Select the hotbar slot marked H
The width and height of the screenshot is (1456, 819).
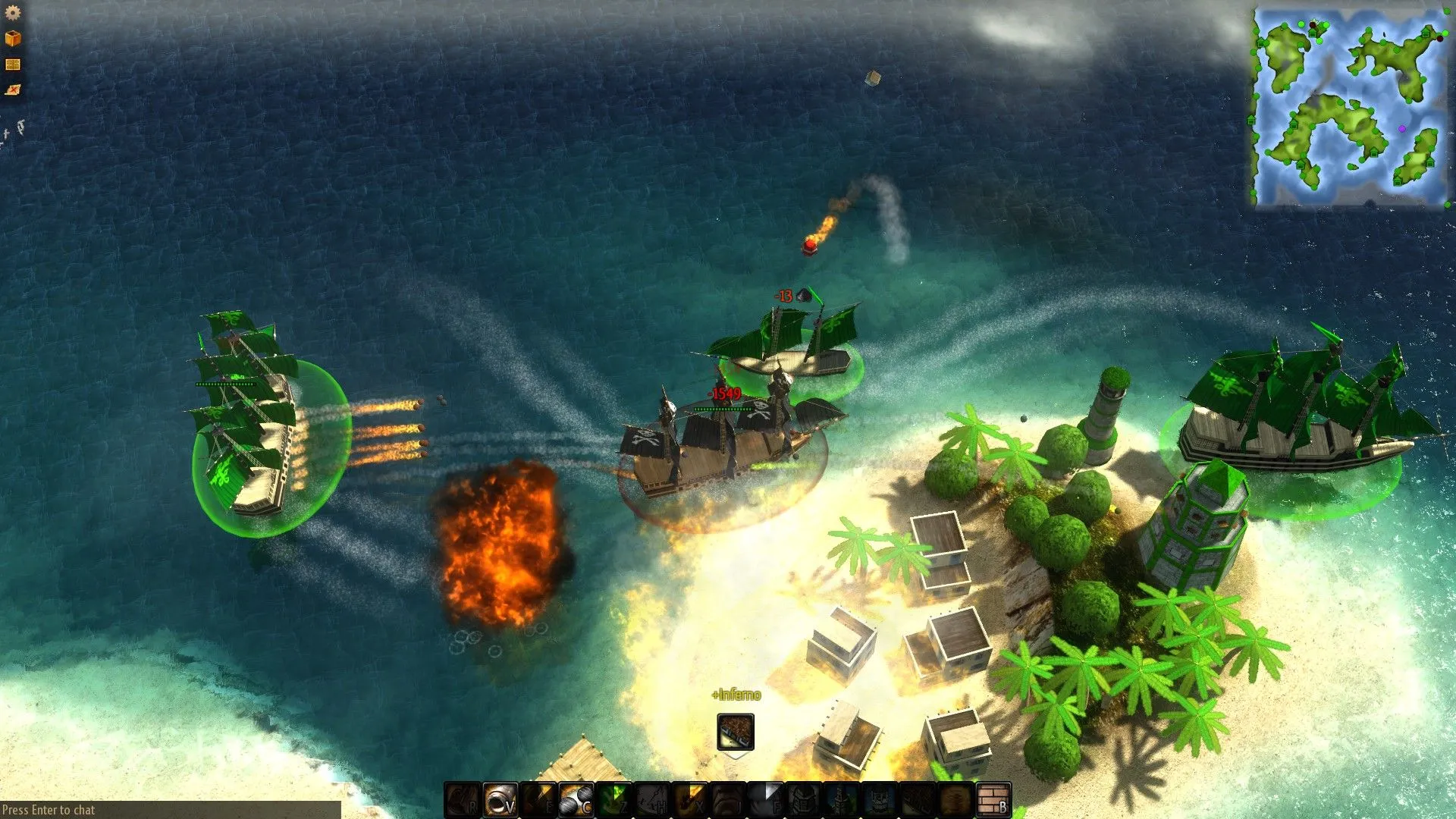(x=652, y=800)
